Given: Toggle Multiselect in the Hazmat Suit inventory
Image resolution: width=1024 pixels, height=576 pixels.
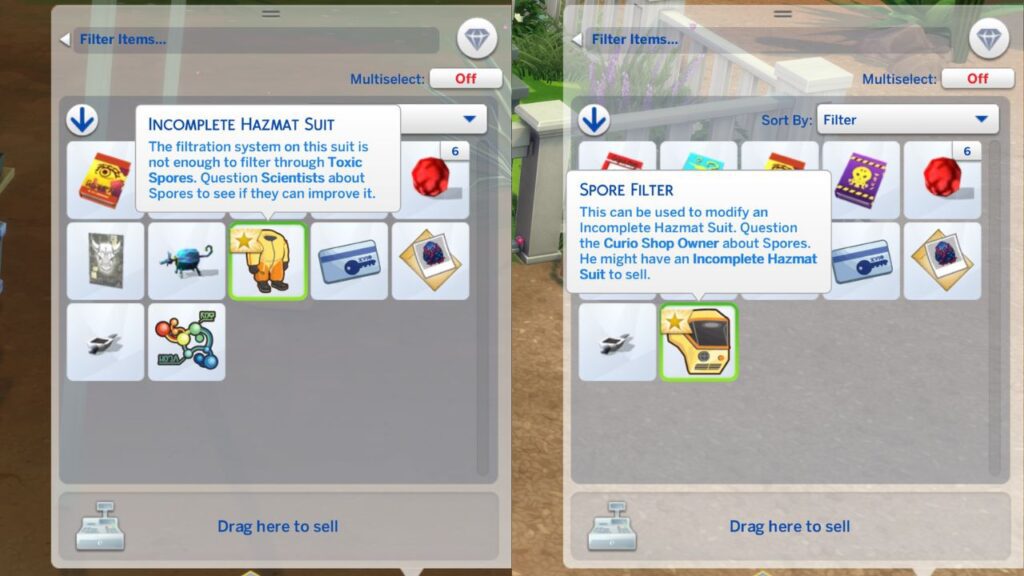Looking at the screenshot, I should [x=465, y=78].
